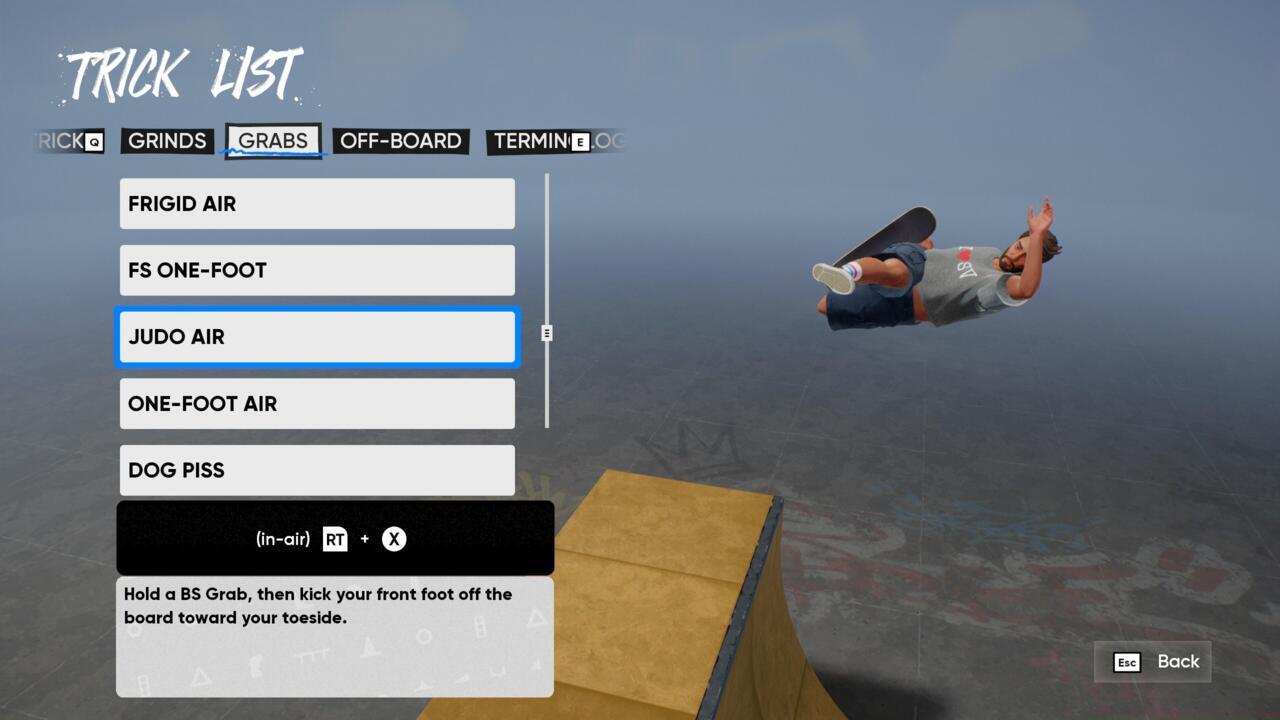Click the Esc key icon beside Back

[1127, 661]
